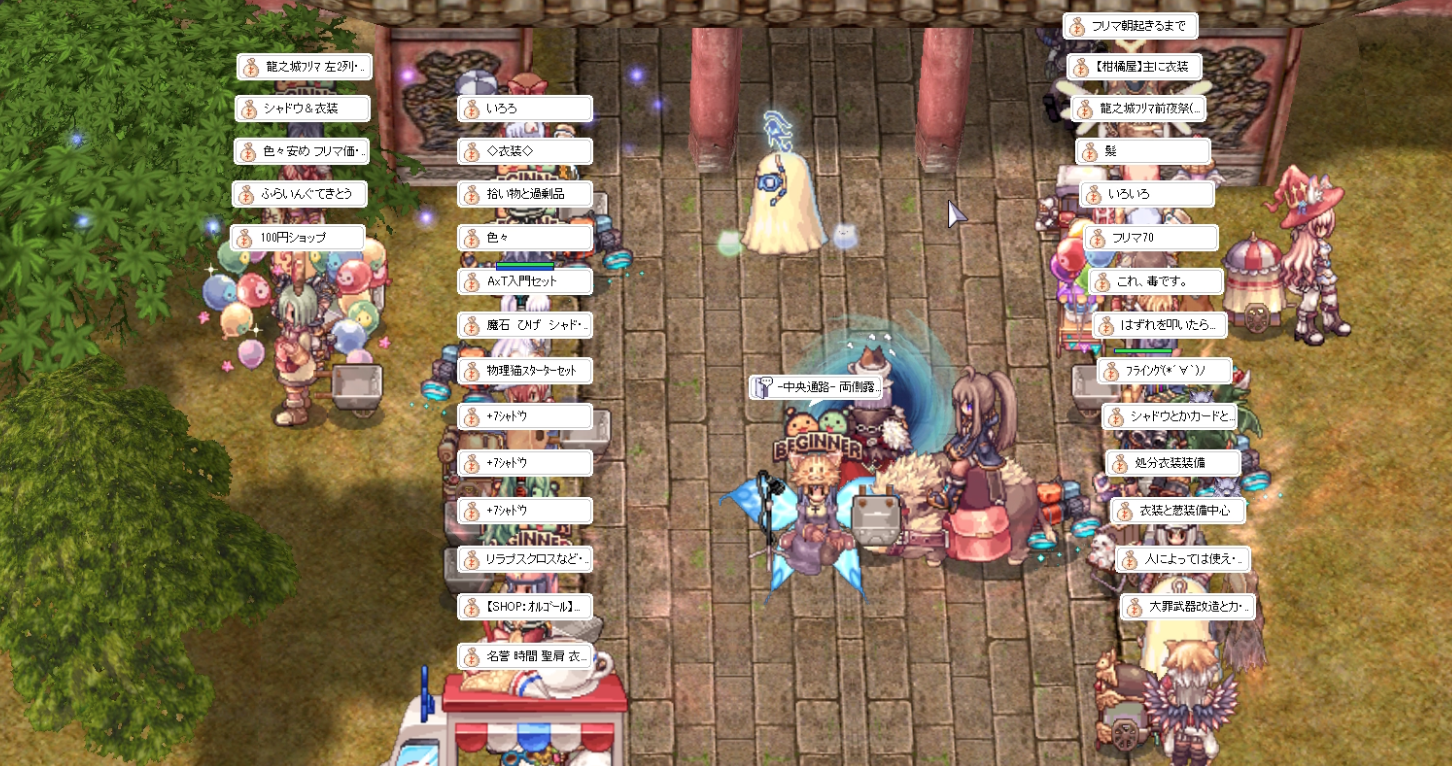Enter the -中央通路- chat room sign
This screenshot has width=1452, height=766.
coord(815,388)
